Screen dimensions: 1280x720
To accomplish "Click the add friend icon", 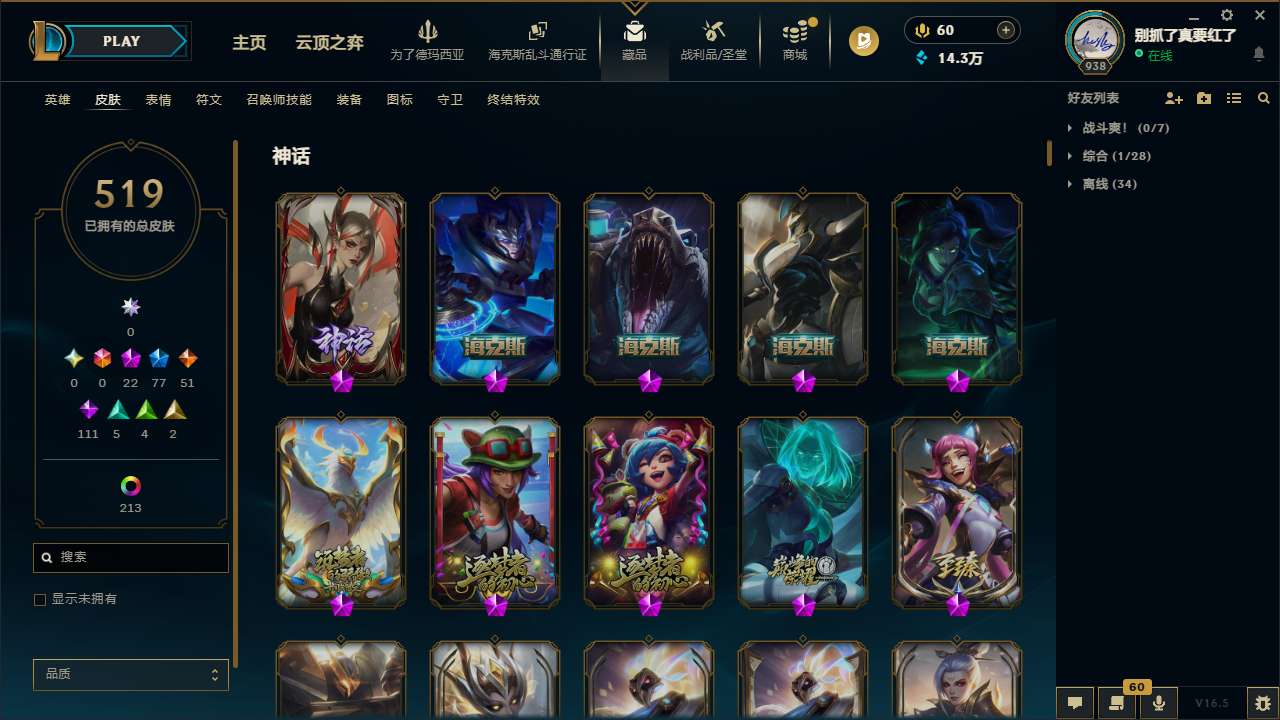I will pyautogui.click(x=1174, y=97).
